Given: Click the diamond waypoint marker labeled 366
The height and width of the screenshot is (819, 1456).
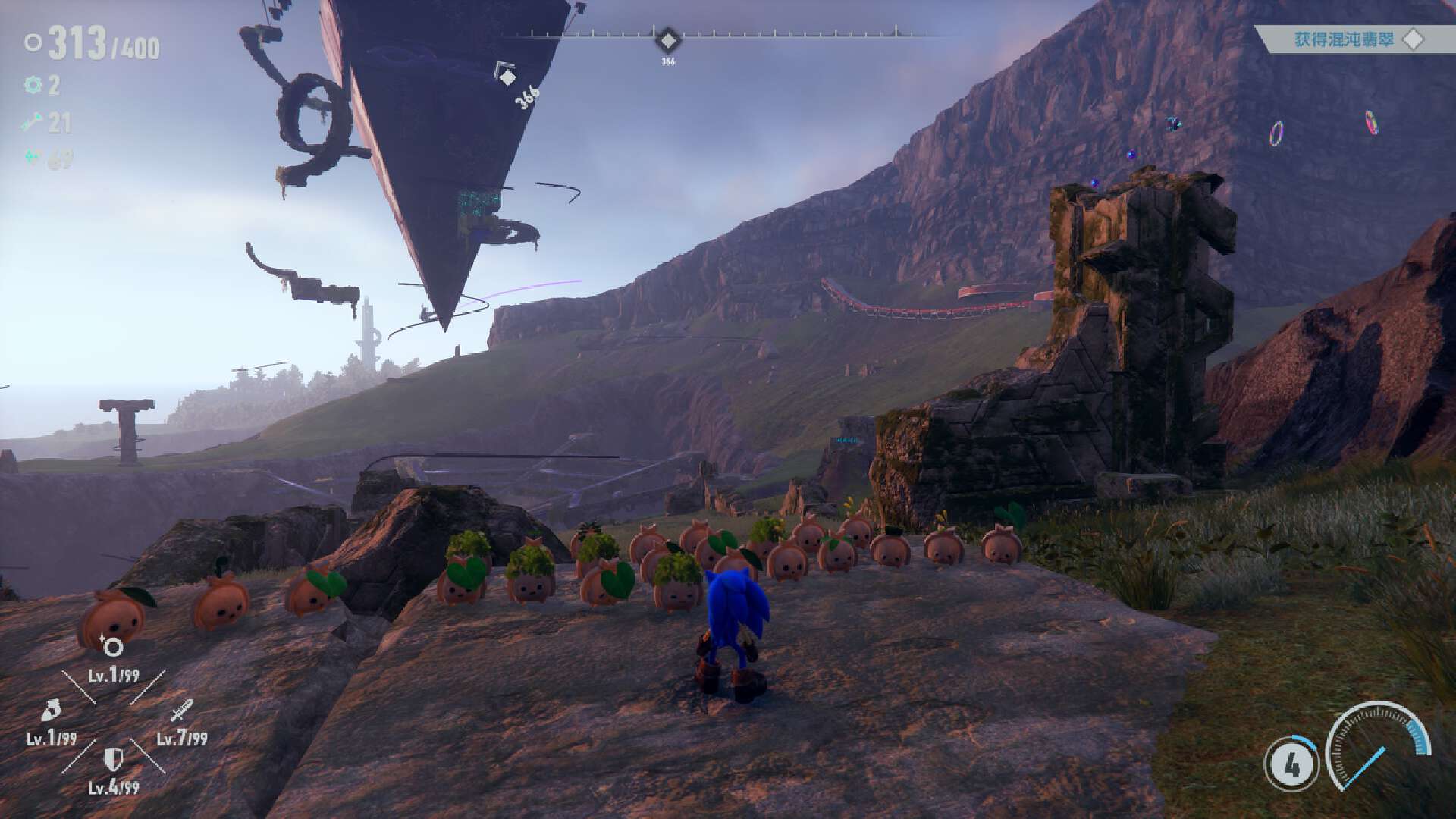Looking at the screenshot, I should (507, 77).
